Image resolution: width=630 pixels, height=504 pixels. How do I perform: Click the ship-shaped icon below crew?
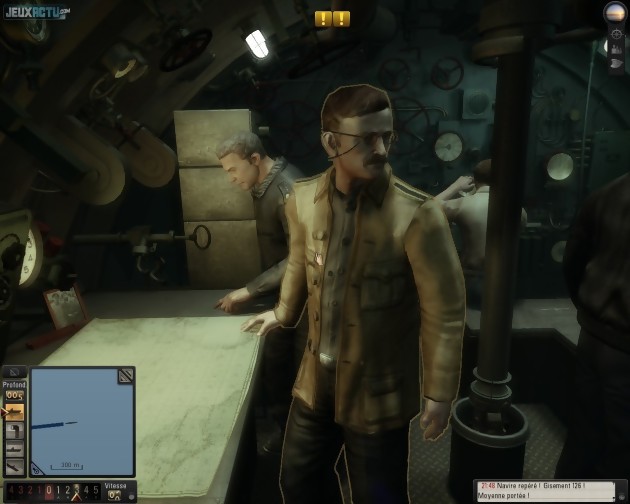pyautogui.click(x=617, y=64)
